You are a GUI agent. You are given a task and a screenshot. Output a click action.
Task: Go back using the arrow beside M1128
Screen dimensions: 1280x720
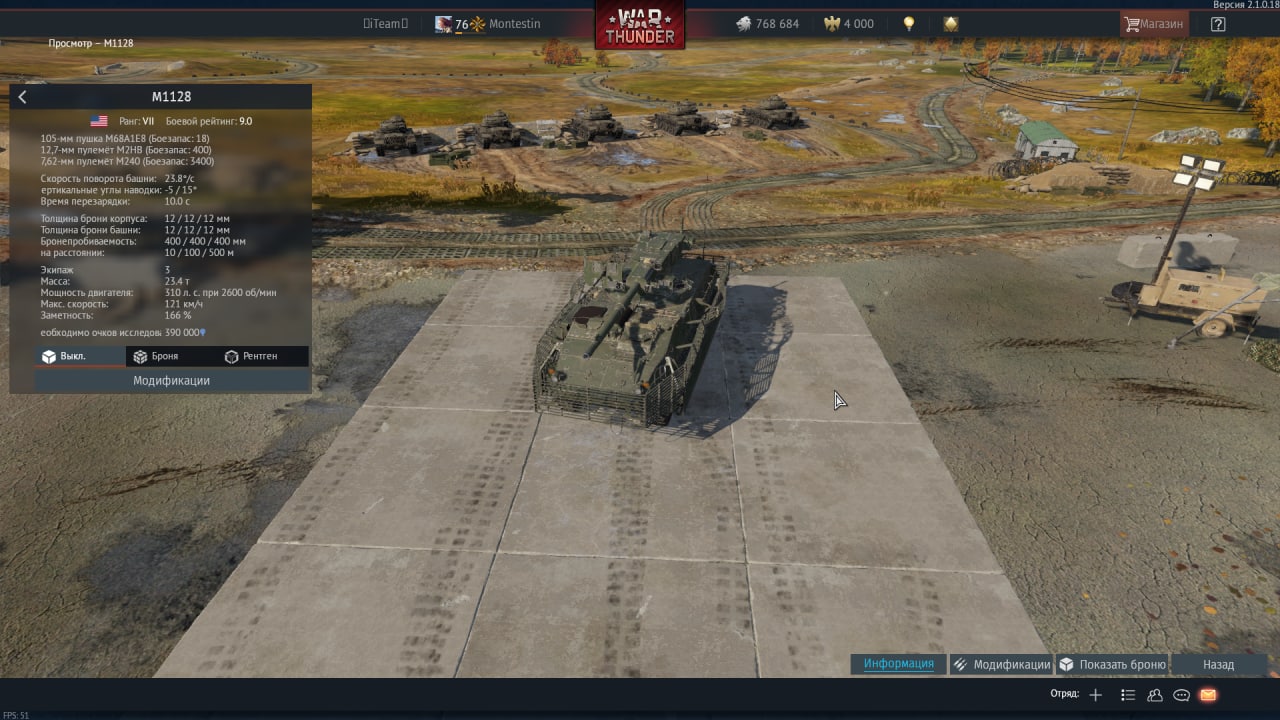click(x=22, y=97)
